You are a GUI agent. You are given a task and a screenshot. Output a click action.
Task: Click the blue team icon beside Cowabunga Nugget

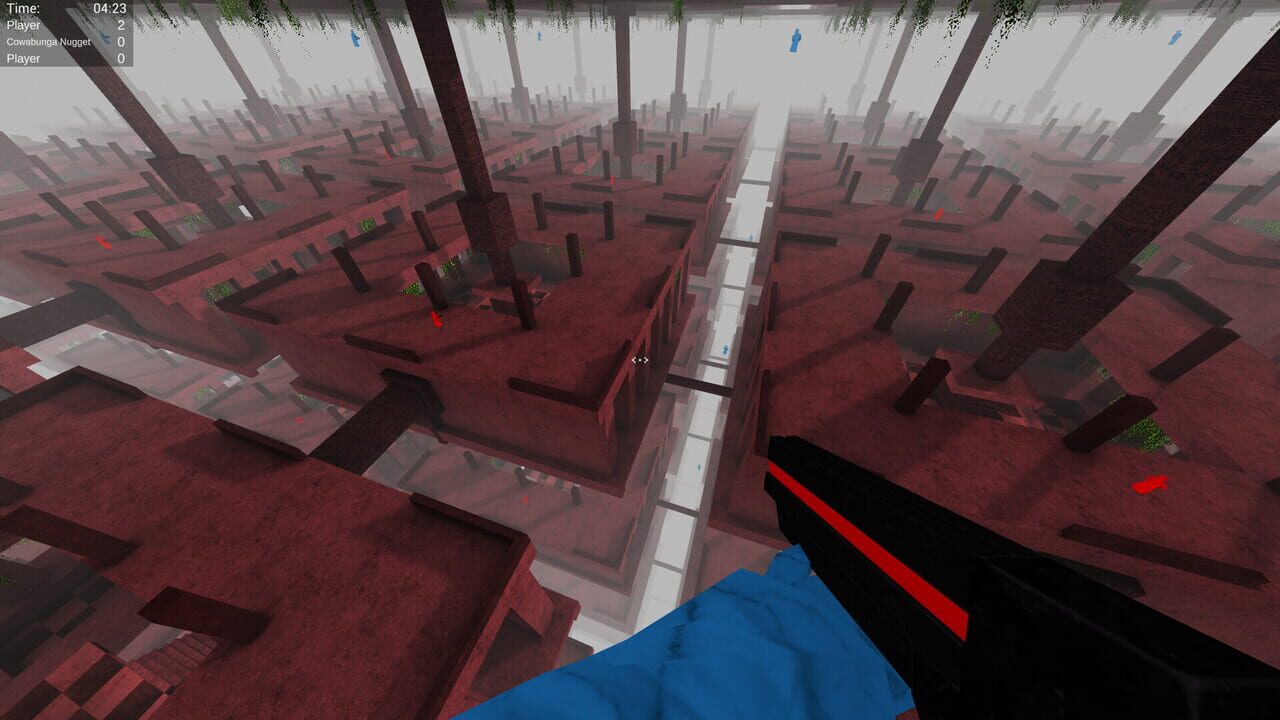[x=104, y=39]
